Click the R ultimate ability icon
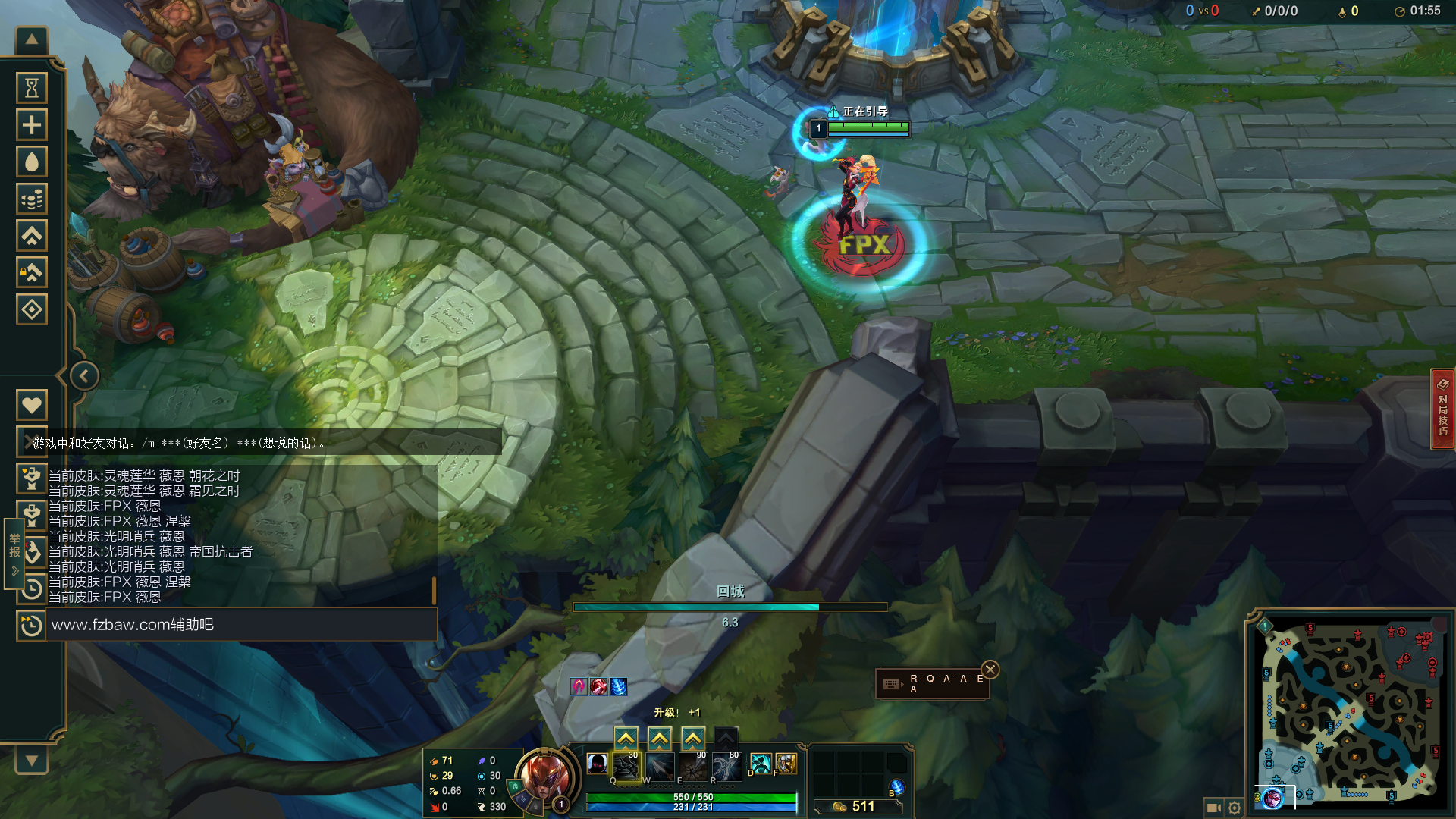 (725, 767)
